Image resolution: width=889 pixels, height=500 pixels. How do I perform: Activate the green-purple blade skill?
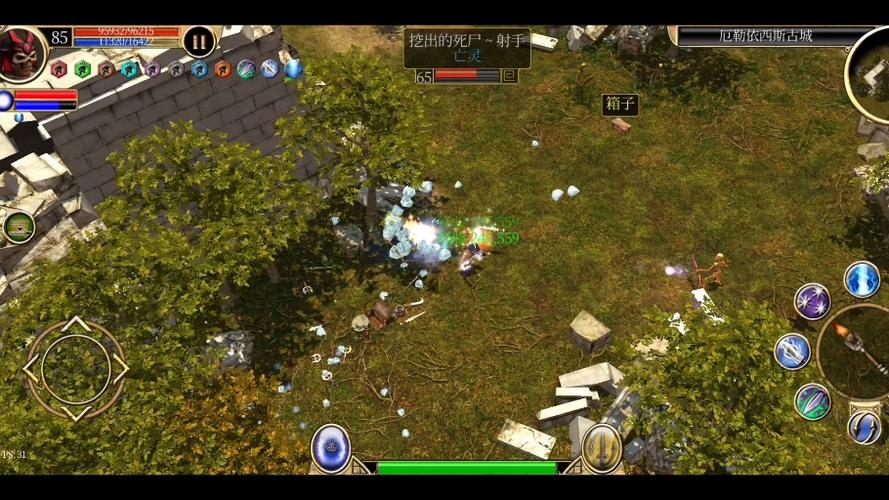click(812, 401)
